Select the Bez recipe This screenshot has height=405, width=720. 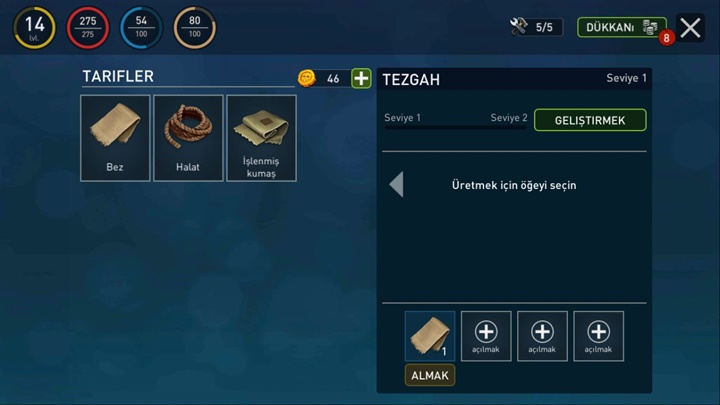(x=115, y=138)
